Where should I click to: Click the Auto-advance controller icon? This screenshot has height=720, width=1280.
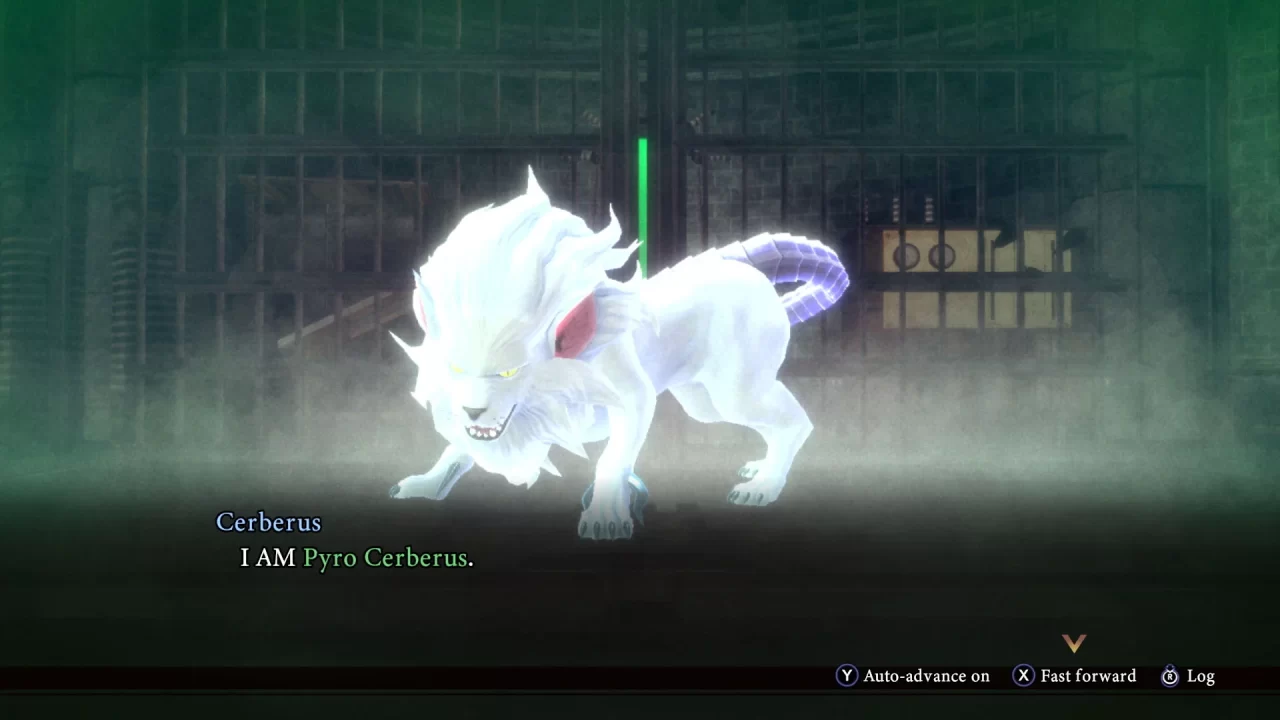pos(848,676)
